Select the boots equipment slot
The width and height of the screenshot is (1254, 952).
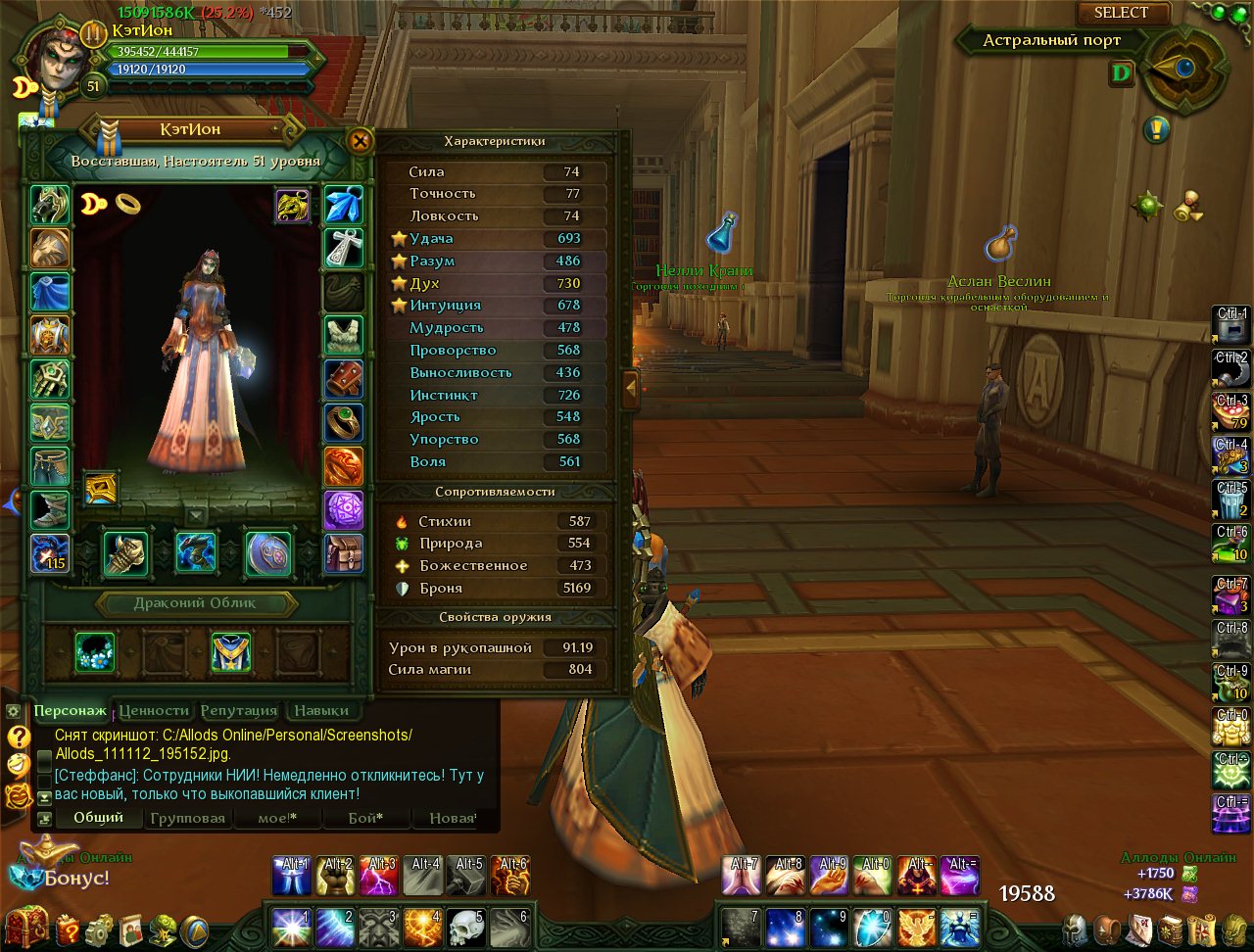pos(50,509)
